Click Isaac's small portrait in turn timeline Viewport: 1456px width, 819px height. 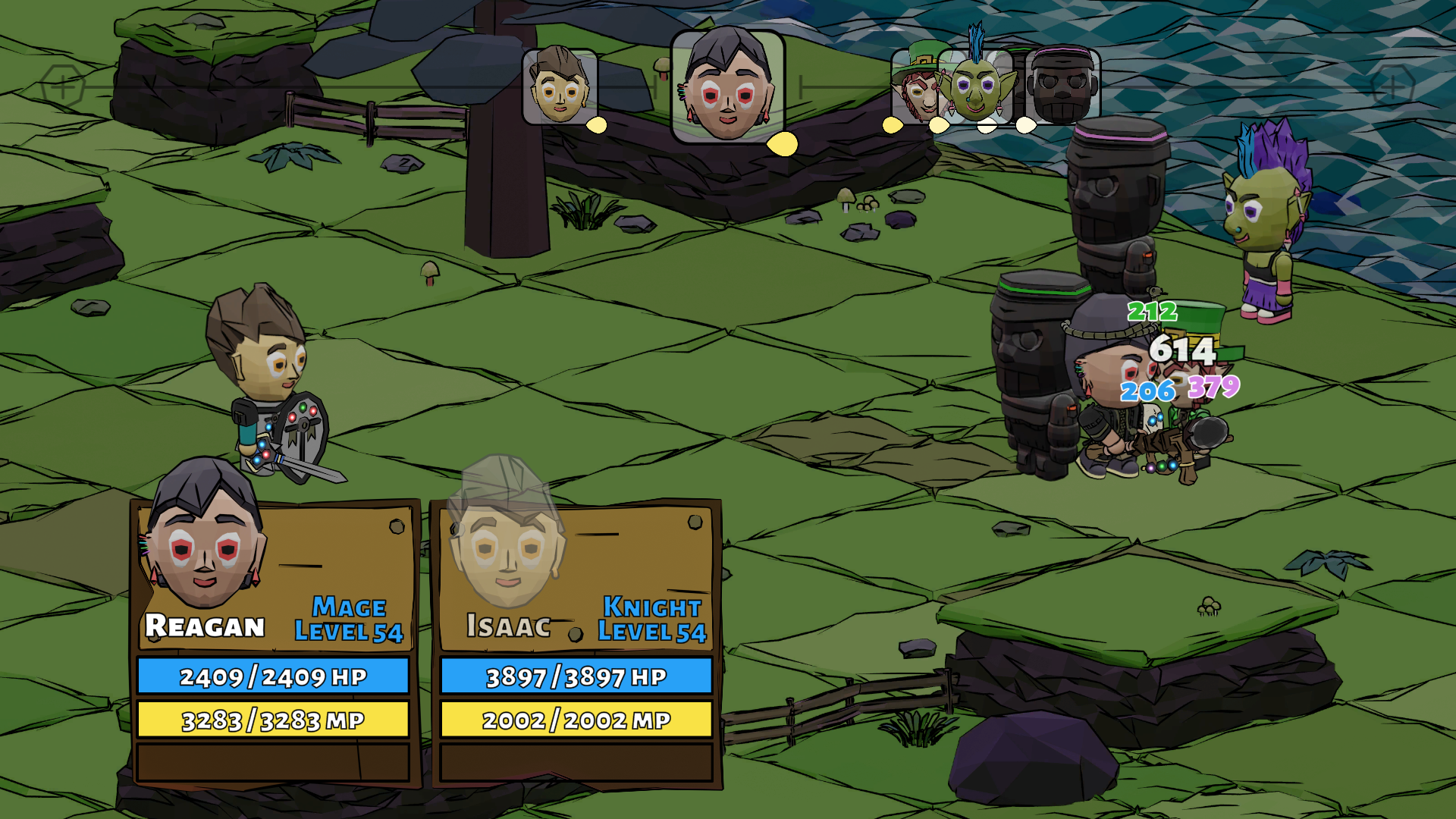560,86
